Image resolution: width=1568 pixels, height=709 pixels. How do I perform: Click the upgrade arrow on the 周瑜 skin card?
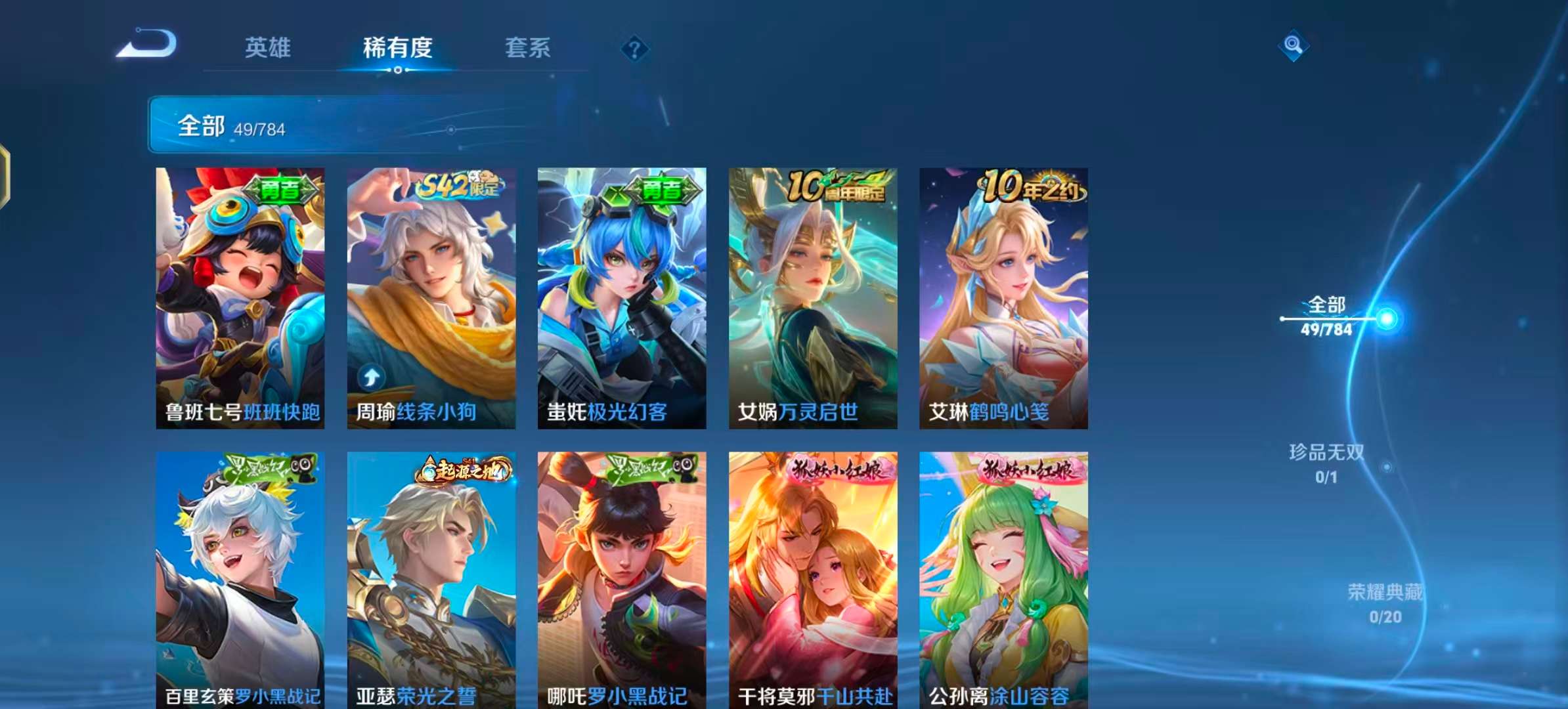click(372, 376)
